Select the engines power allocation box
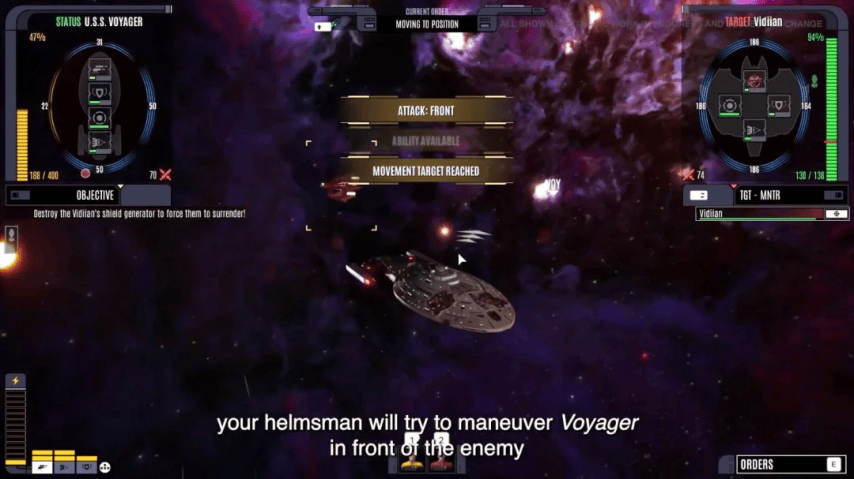Viewport: 854px width, 479px height. tap(64, 465)
